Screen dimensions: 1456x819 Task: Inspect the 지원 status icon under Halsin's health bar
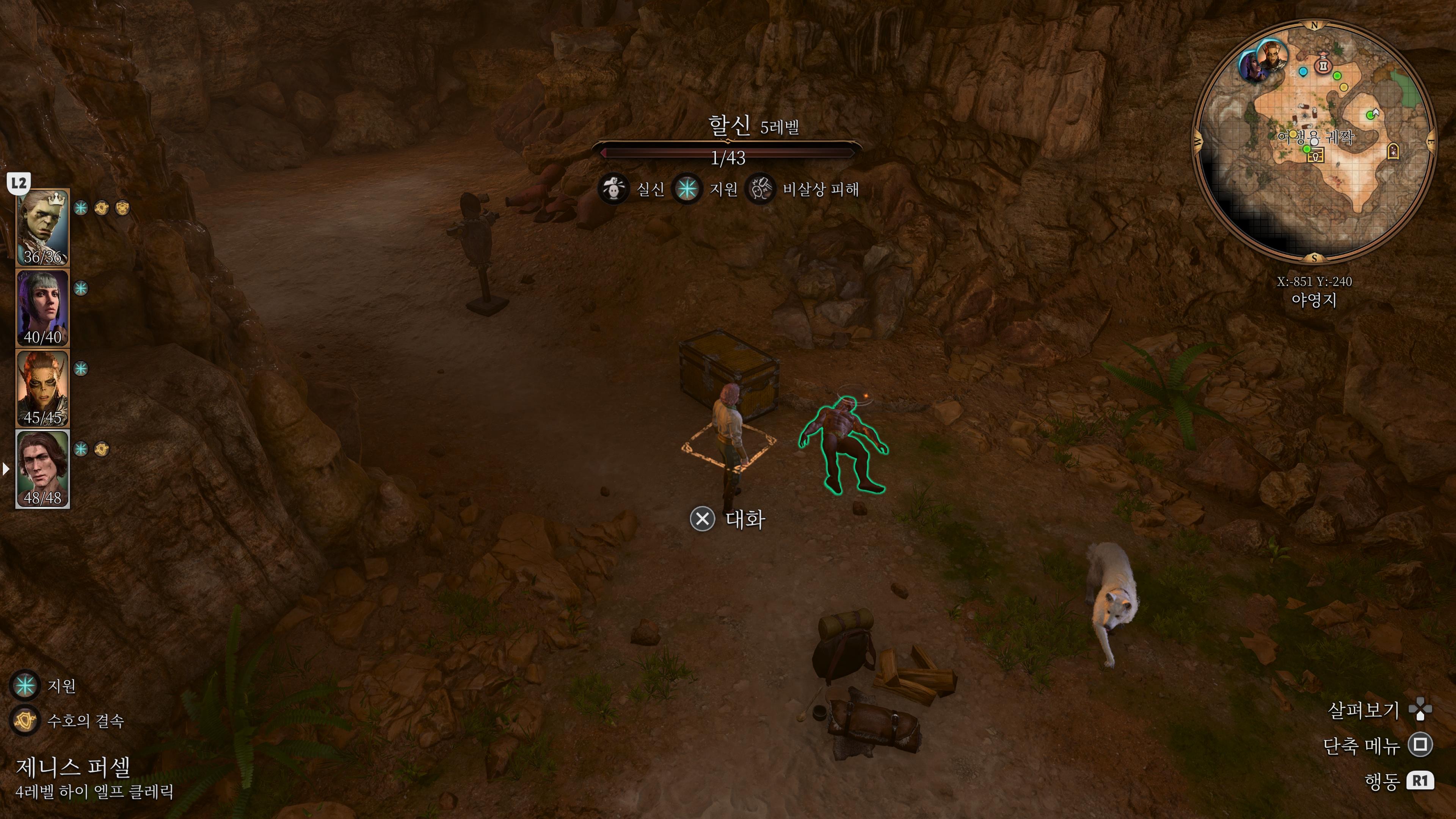[687, 189]
